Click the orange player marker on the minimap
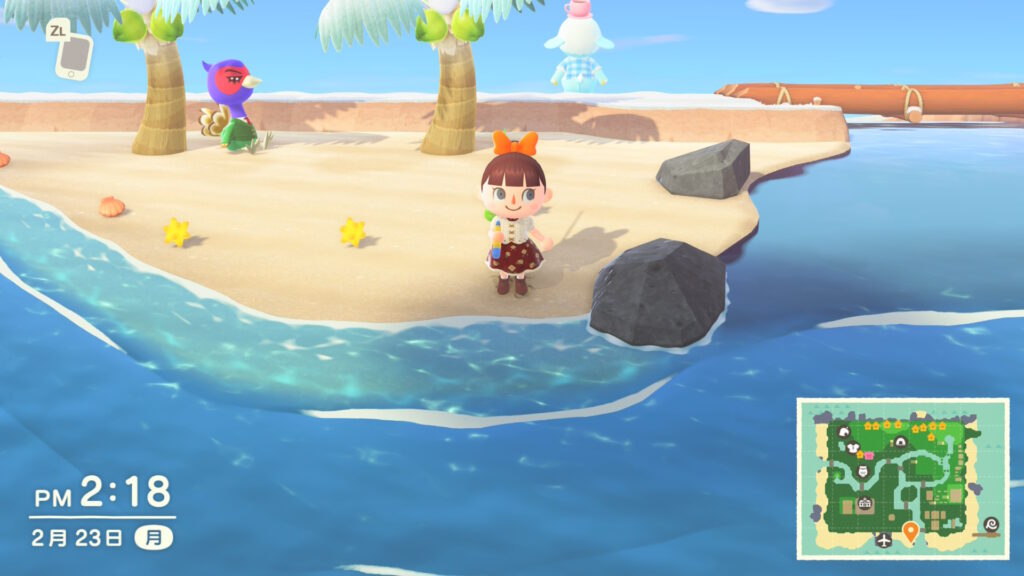This screenshot has width=1024, height=576. pyautogui.click(x=910, y=531)
